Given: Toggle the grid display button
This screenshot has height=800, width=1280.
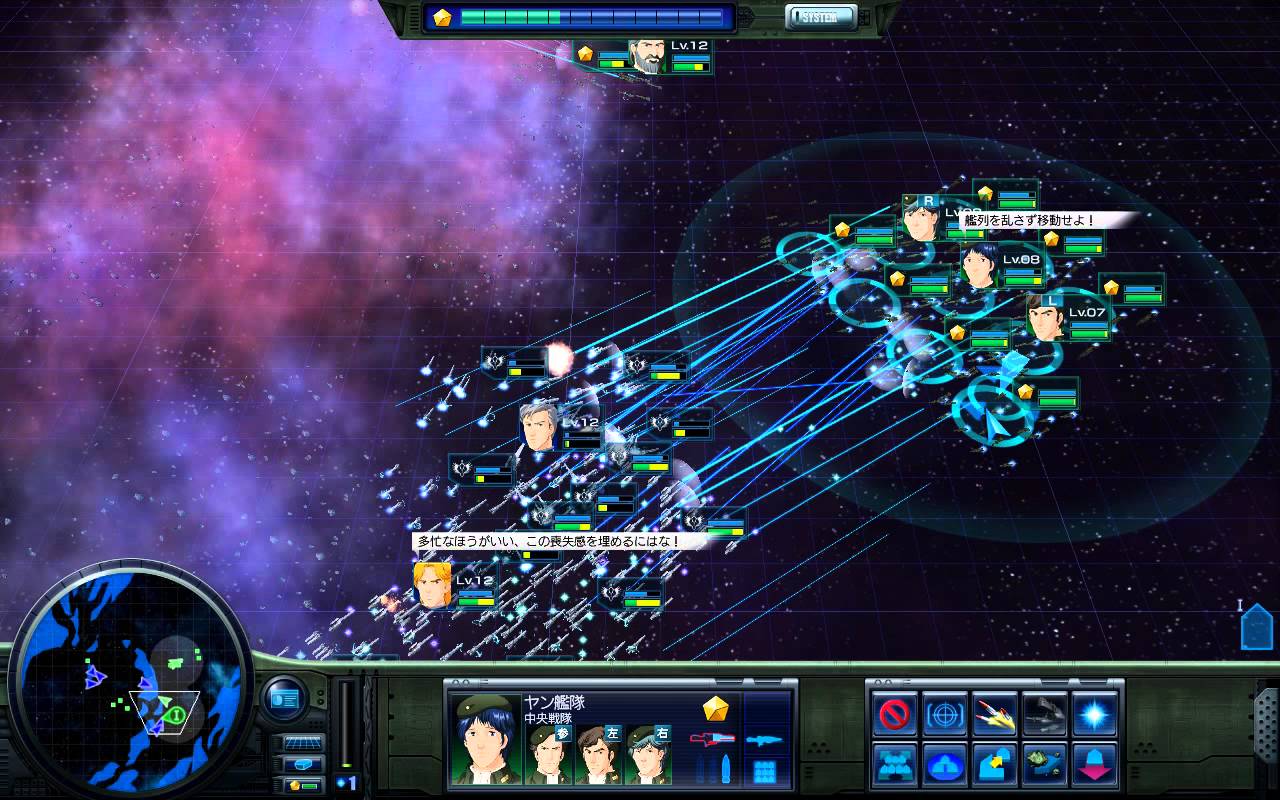Looking at the screenshot, I should coord(303,743).
